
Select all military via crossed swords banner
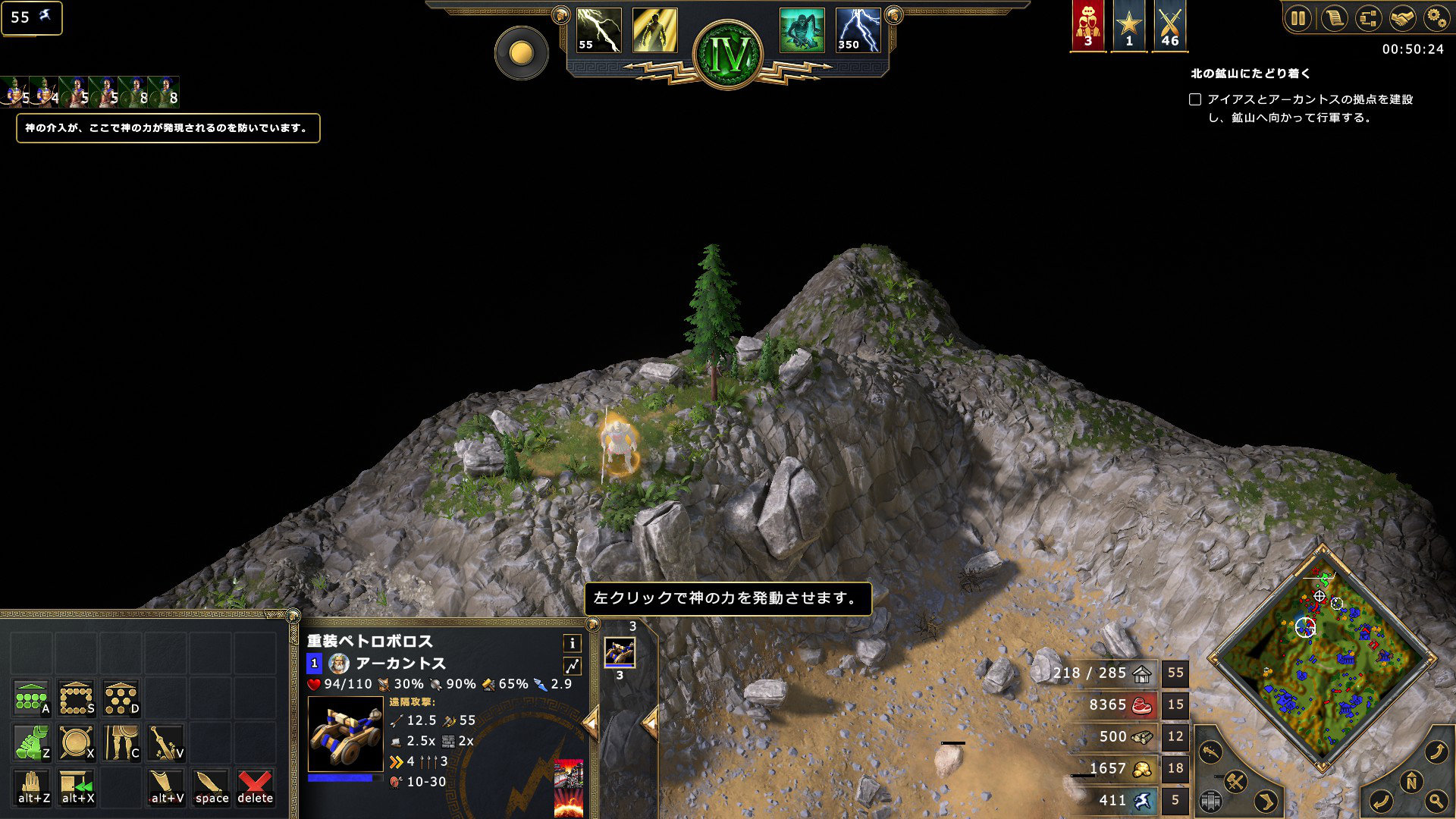coord(1169,26)
